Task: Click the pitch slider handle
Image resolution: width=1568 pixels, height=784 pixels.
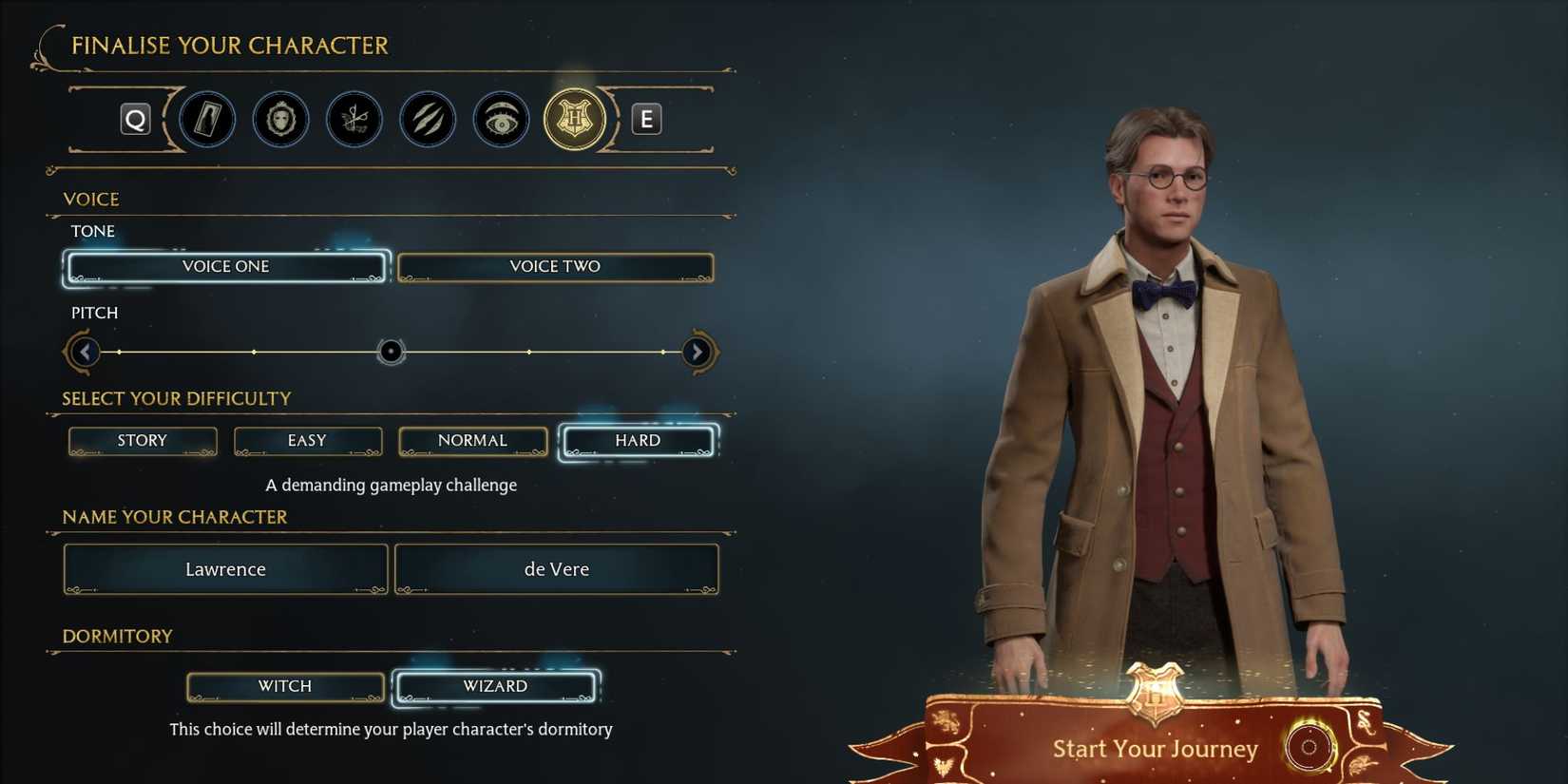Action: point(390,352)
